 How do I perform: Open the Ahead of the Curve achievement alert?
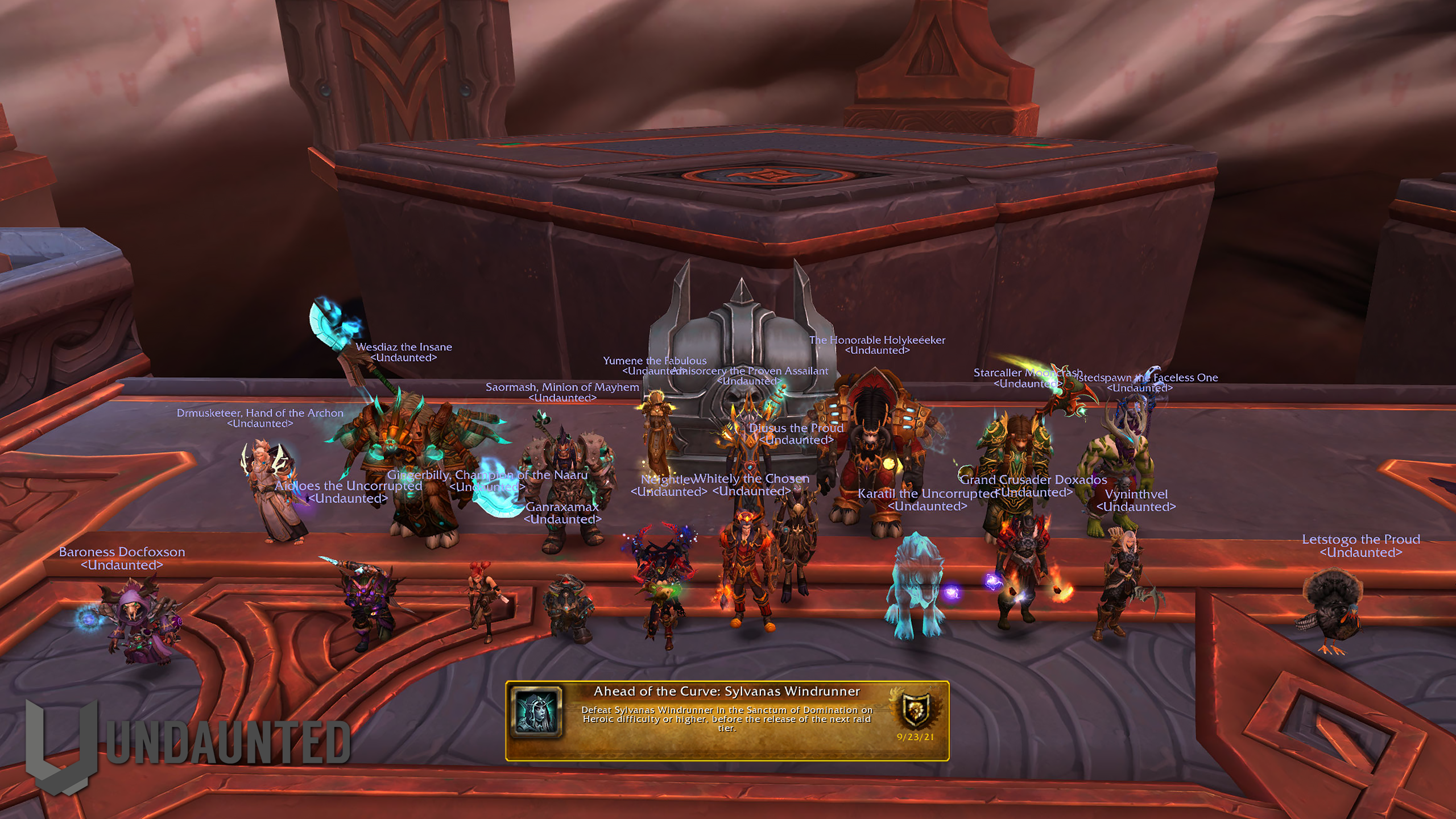[x=726, y=719]
